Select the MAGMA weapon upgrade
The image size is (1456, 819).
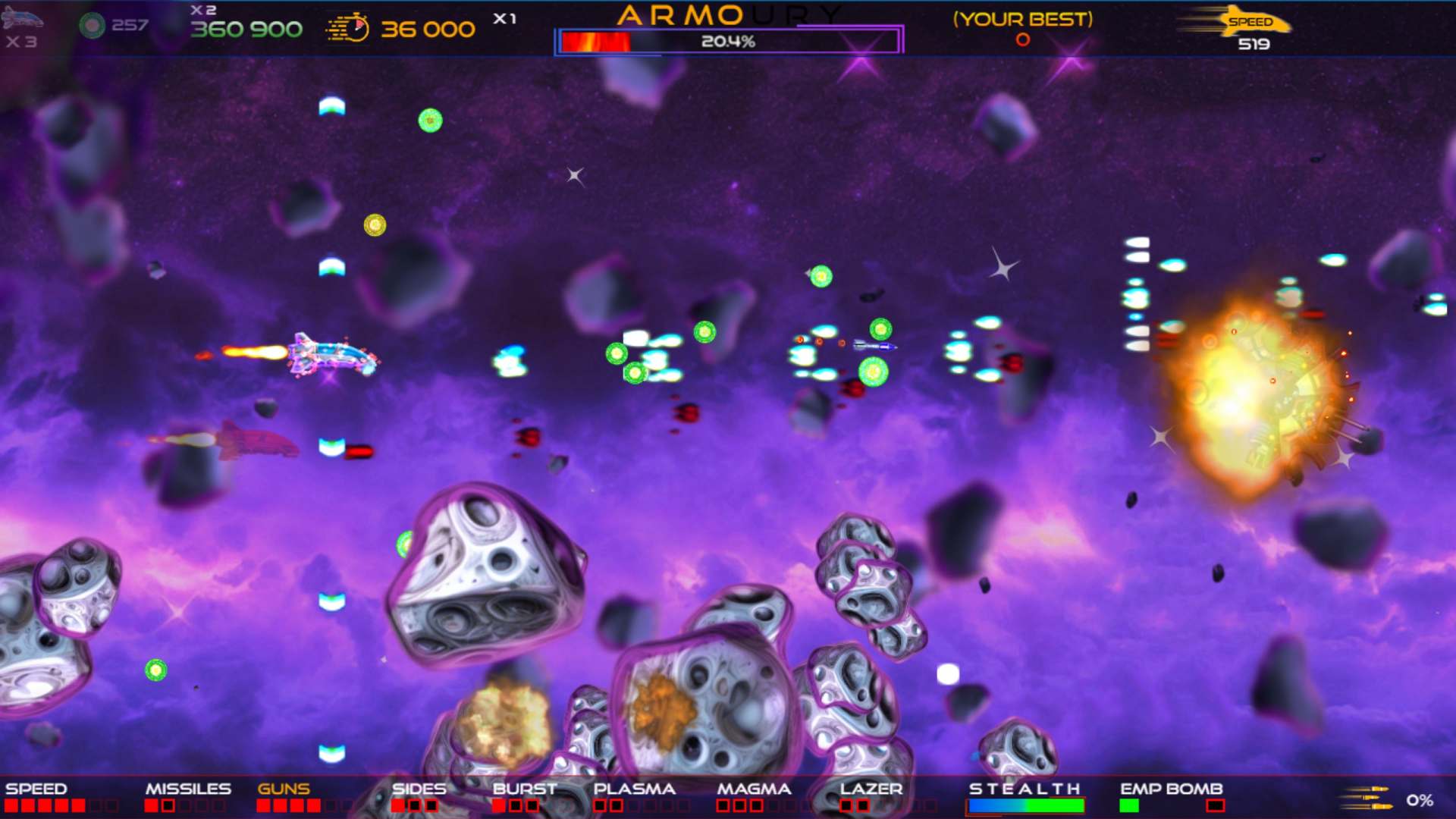coord(754,789)
